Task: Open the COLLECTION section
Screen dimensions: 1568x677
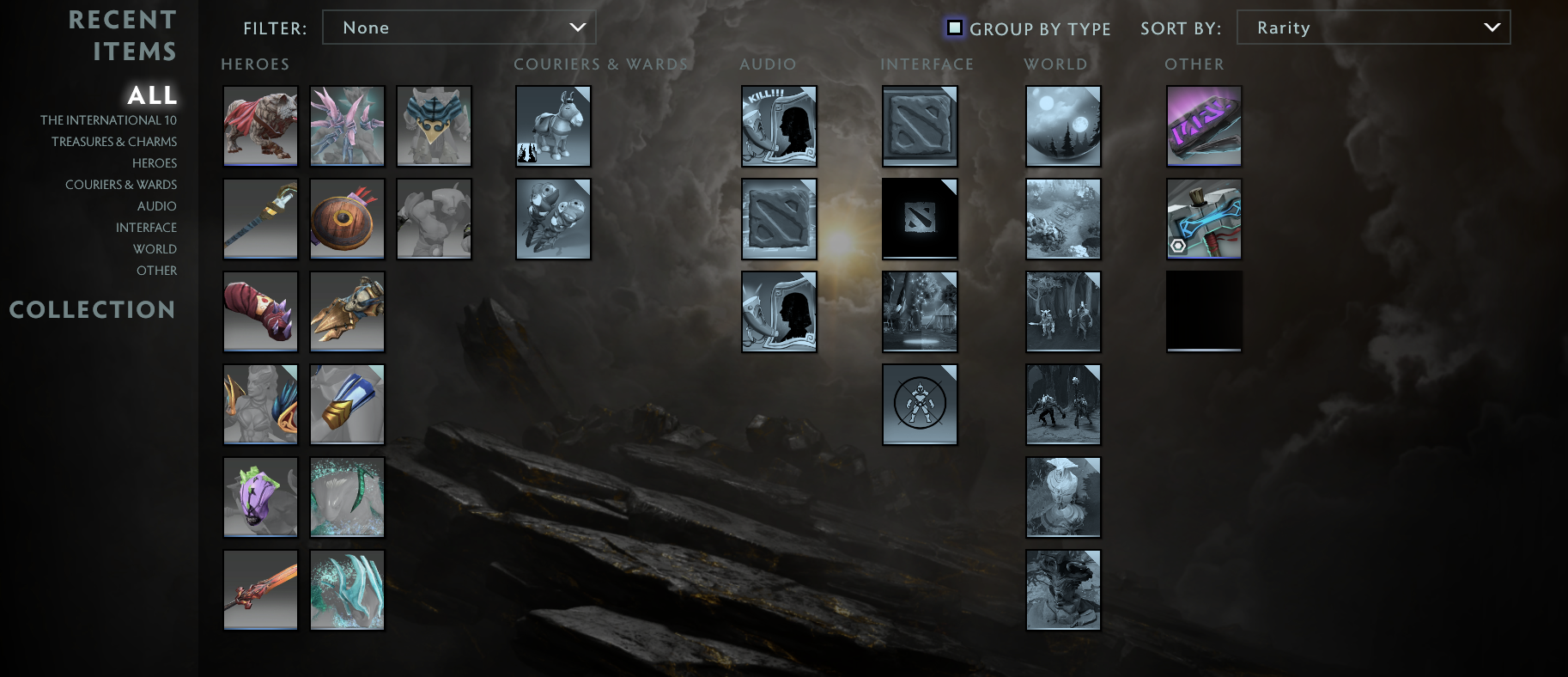Action: pos(93,309)
